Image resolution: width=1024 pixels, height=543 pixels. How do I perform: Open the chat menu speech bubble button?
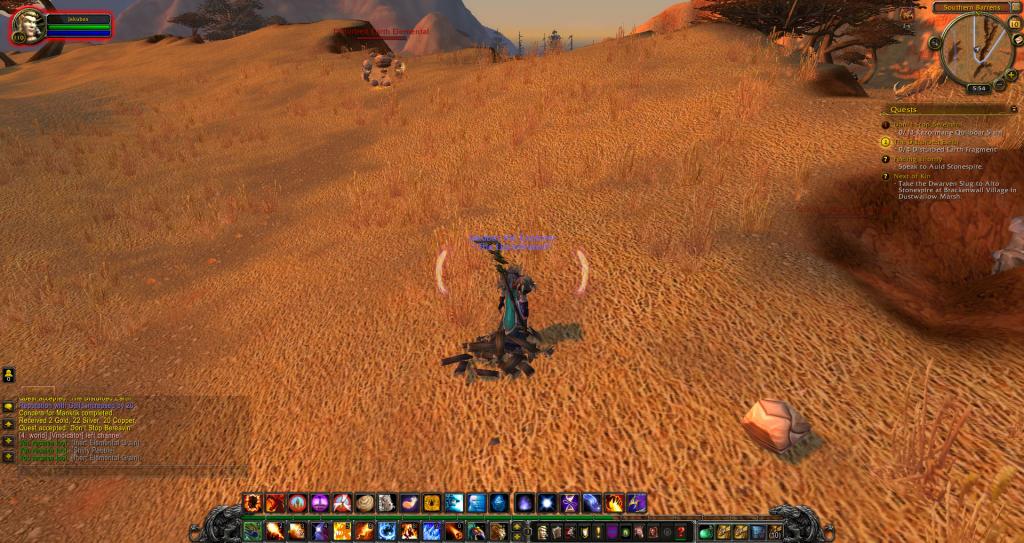[x=8, y=408]
